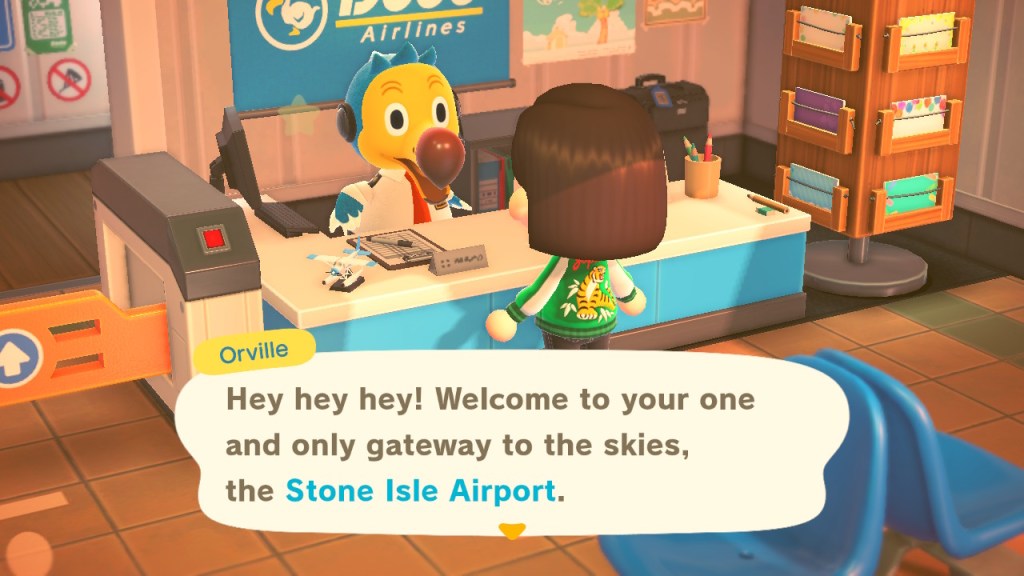1024x576 pixels.
Task: Advance dialogue with the yellow continue arrow
Action: pos(512,530)
